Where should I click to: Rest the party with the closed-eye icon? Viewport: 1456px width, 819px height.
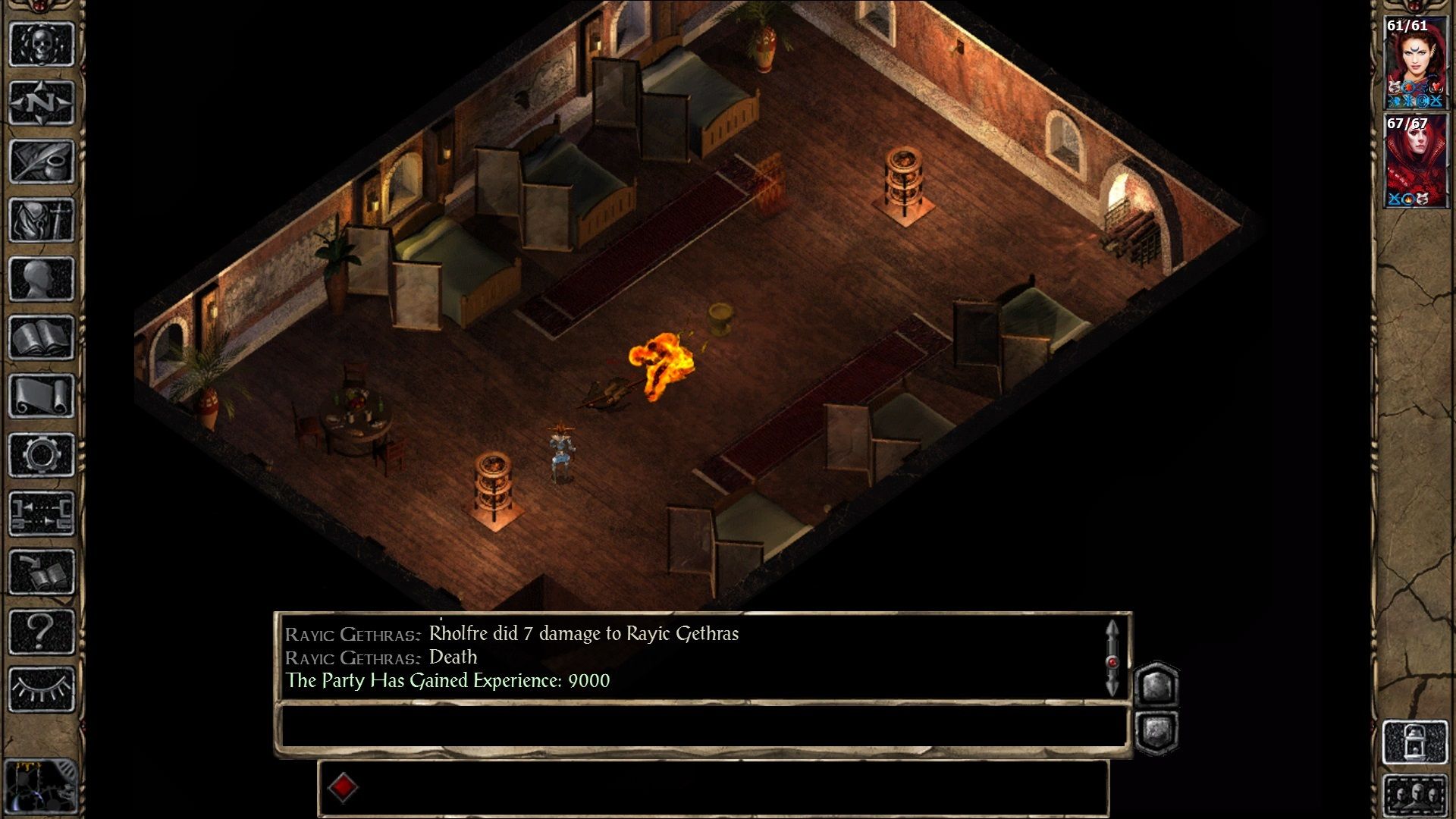coord(42,689)
